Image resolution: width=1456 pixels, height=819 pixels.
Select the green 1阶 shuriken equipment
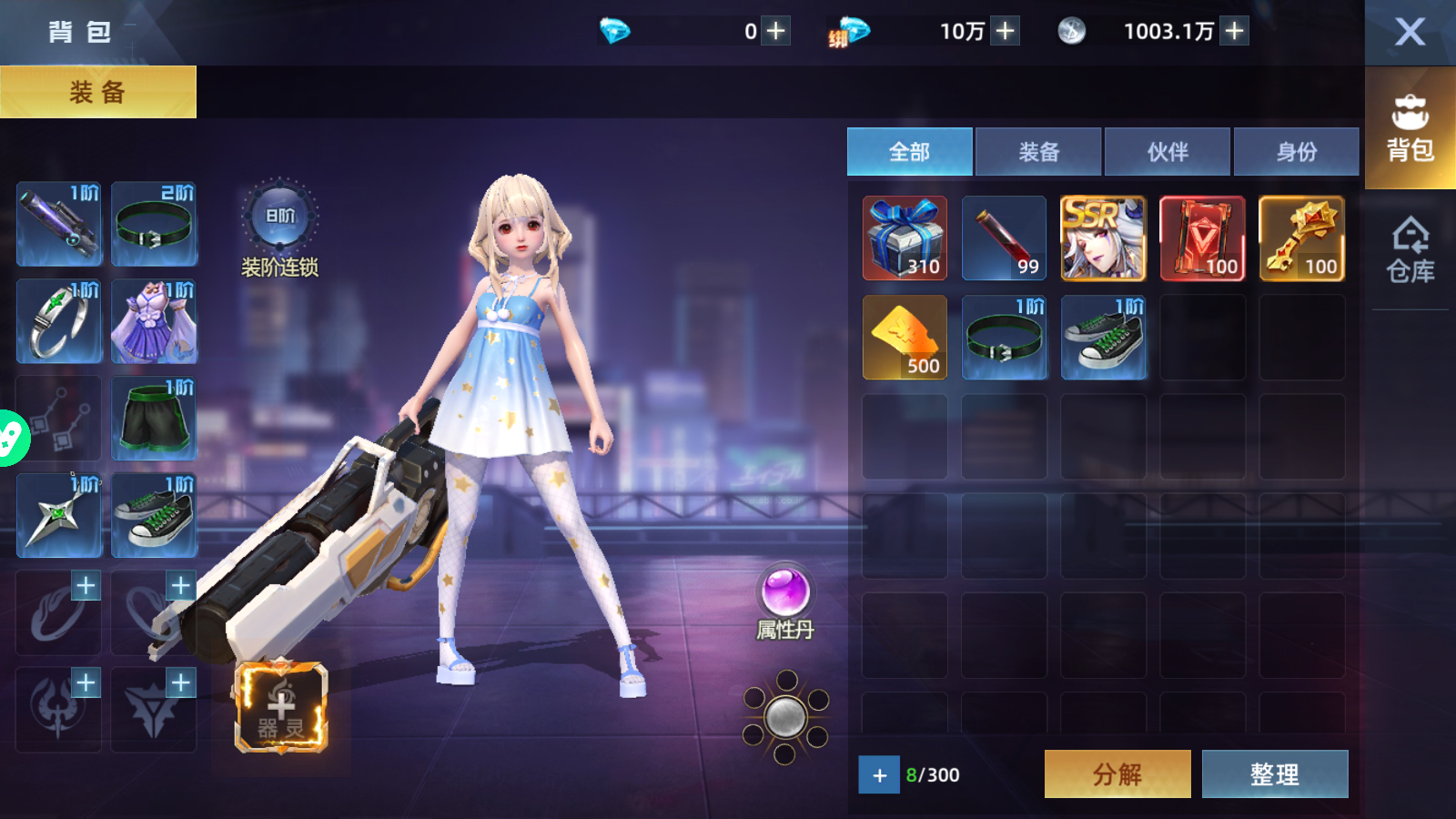(58, 516)
